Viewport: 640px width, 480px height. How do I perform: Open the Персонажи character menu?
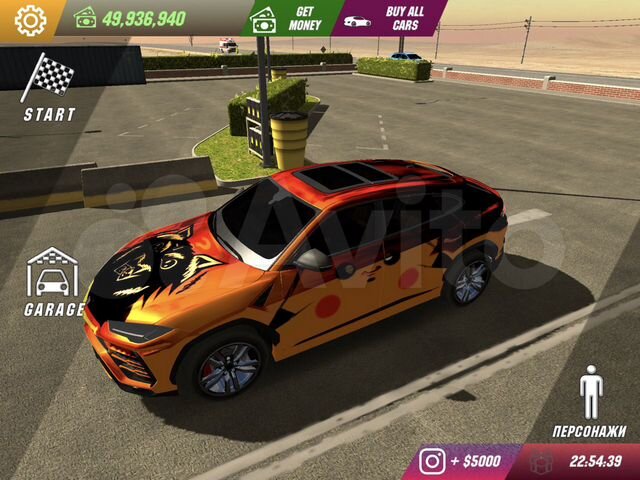591,402
